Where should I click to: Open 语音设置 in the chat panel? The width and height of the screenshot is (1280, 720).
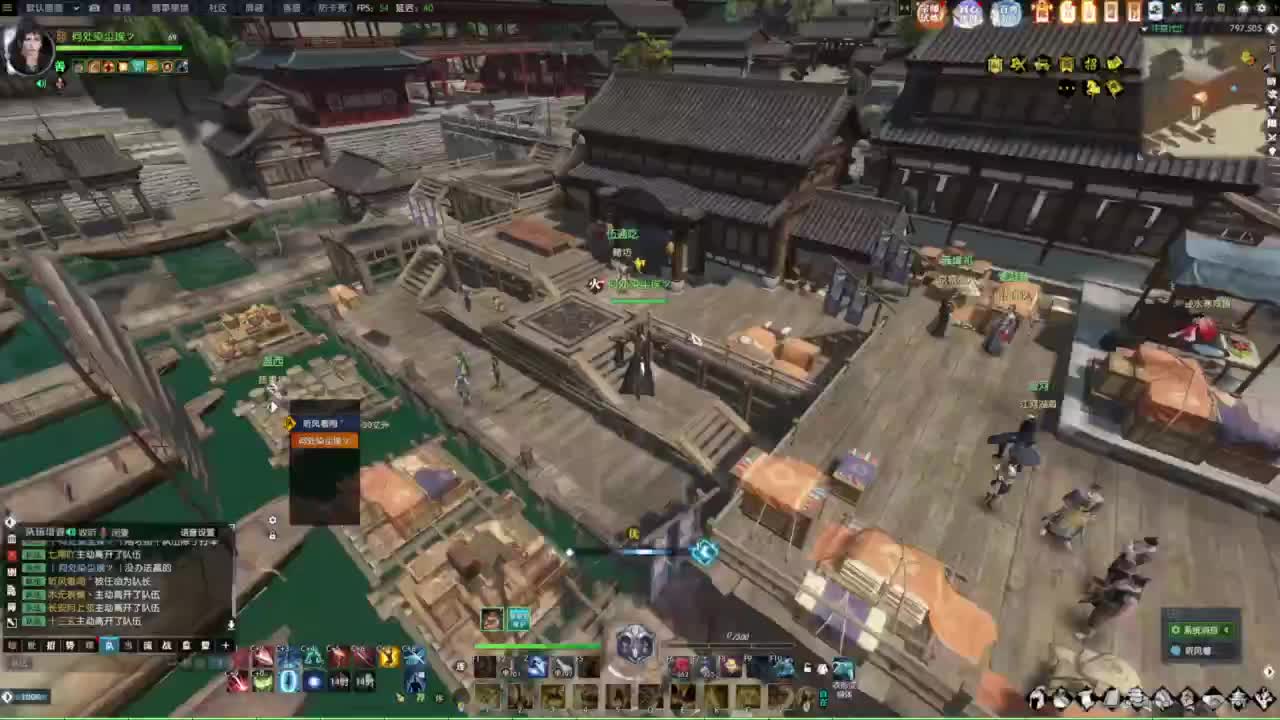[198, 531]
